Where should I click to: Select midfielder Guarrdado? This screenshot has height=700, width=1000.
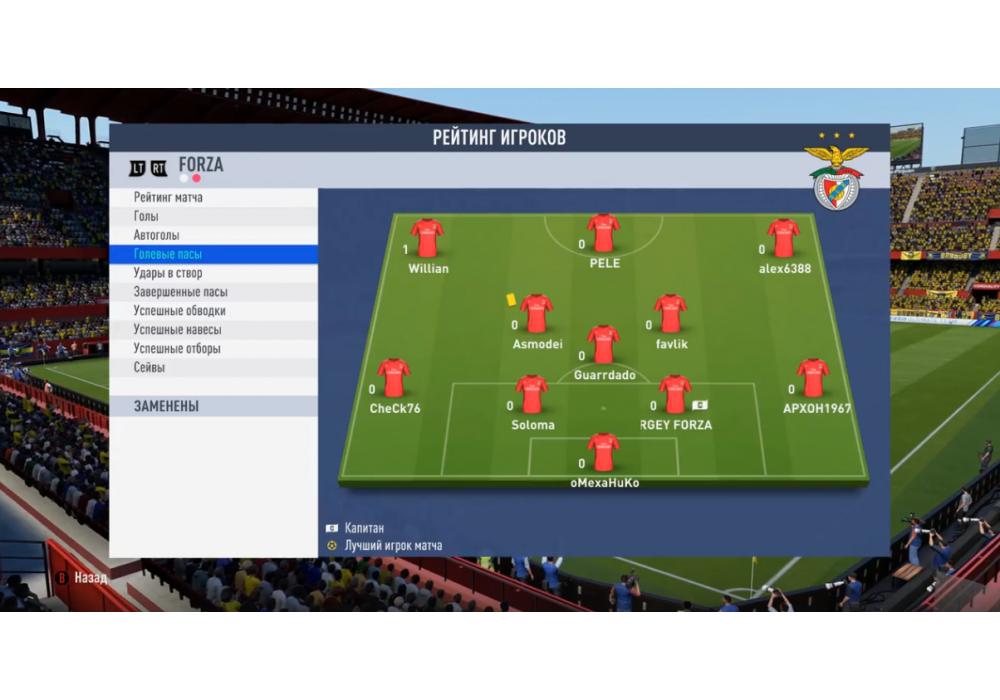pyautogui.click(x=603, y=344)
